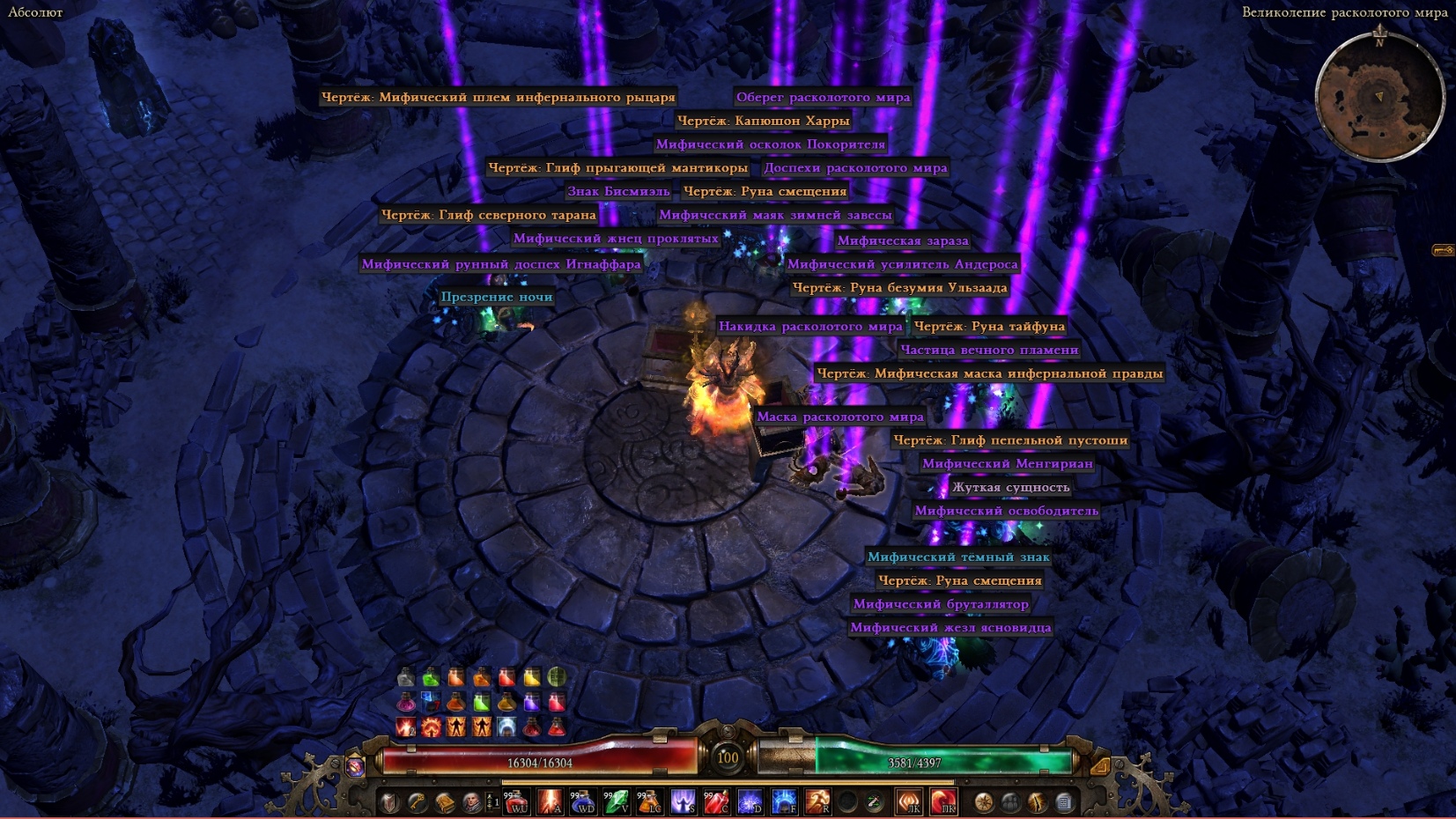Pick up the 'Маска расколотого мира' loot label
1456x819 pixels.
pyautogui.click(x=839, y=417)
